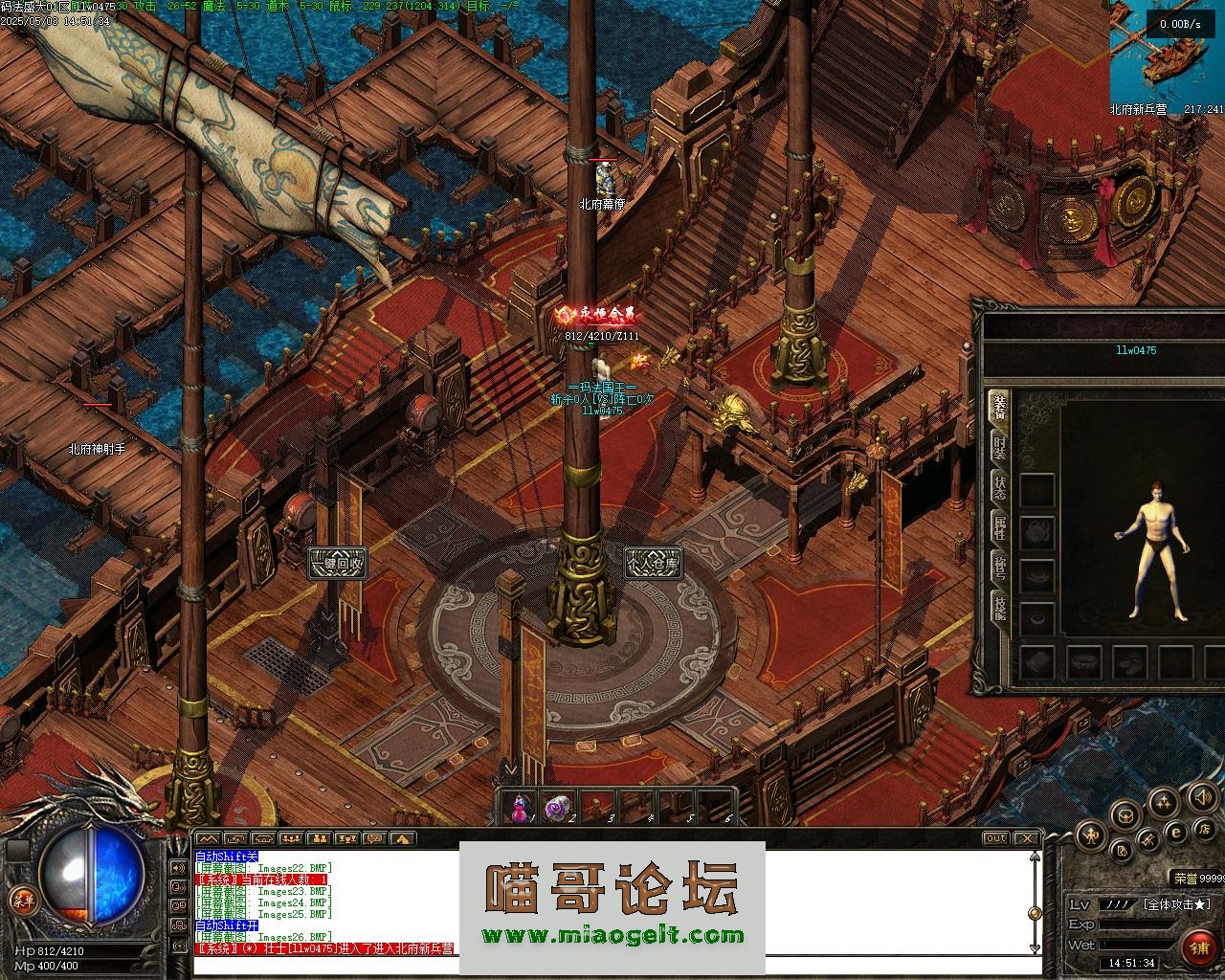Select the 属性 (attributes) tab

coord(998,526)
